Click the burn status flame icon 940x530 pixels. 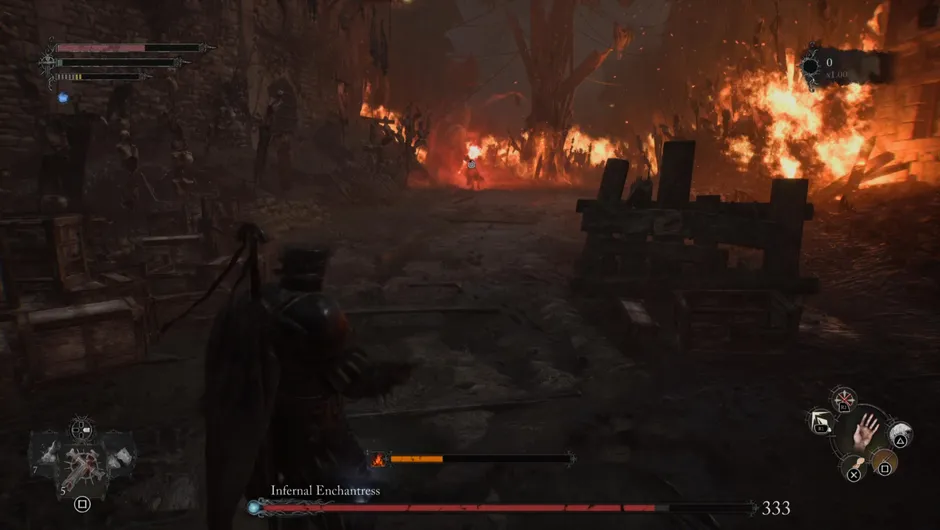(378, 459)
